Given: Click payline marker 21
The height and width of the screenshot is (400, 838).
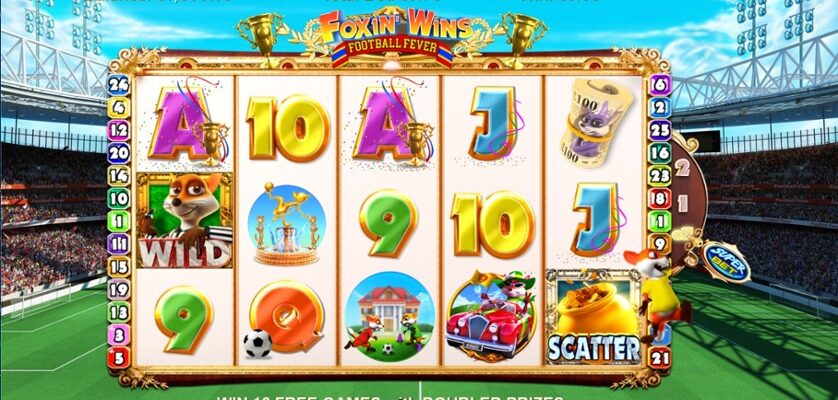Looking at the screenshot, I should 660,356.
